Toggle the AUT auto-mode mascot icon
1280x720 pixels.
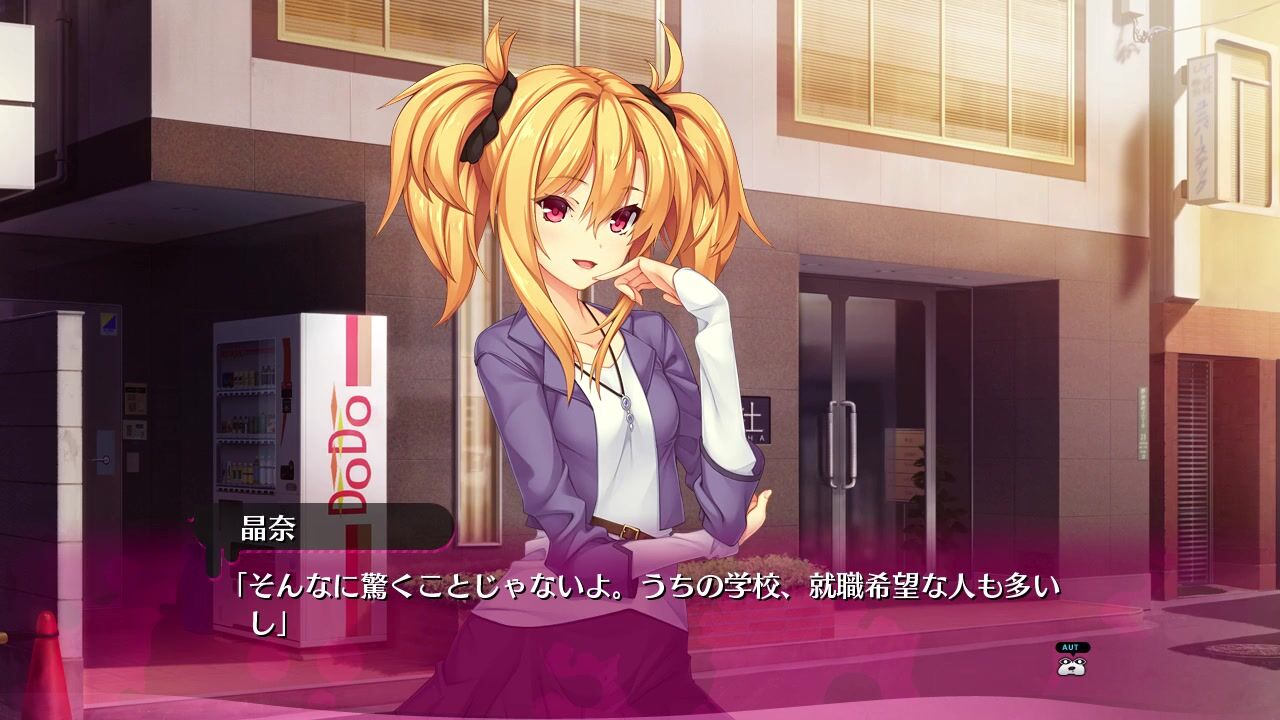1072,660
